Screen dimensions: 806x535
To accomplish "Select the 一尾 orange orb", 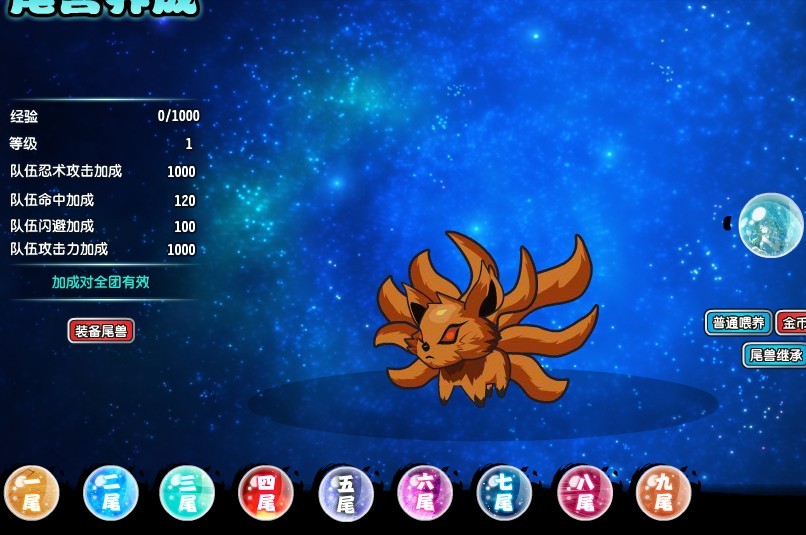I will point(32,493).
